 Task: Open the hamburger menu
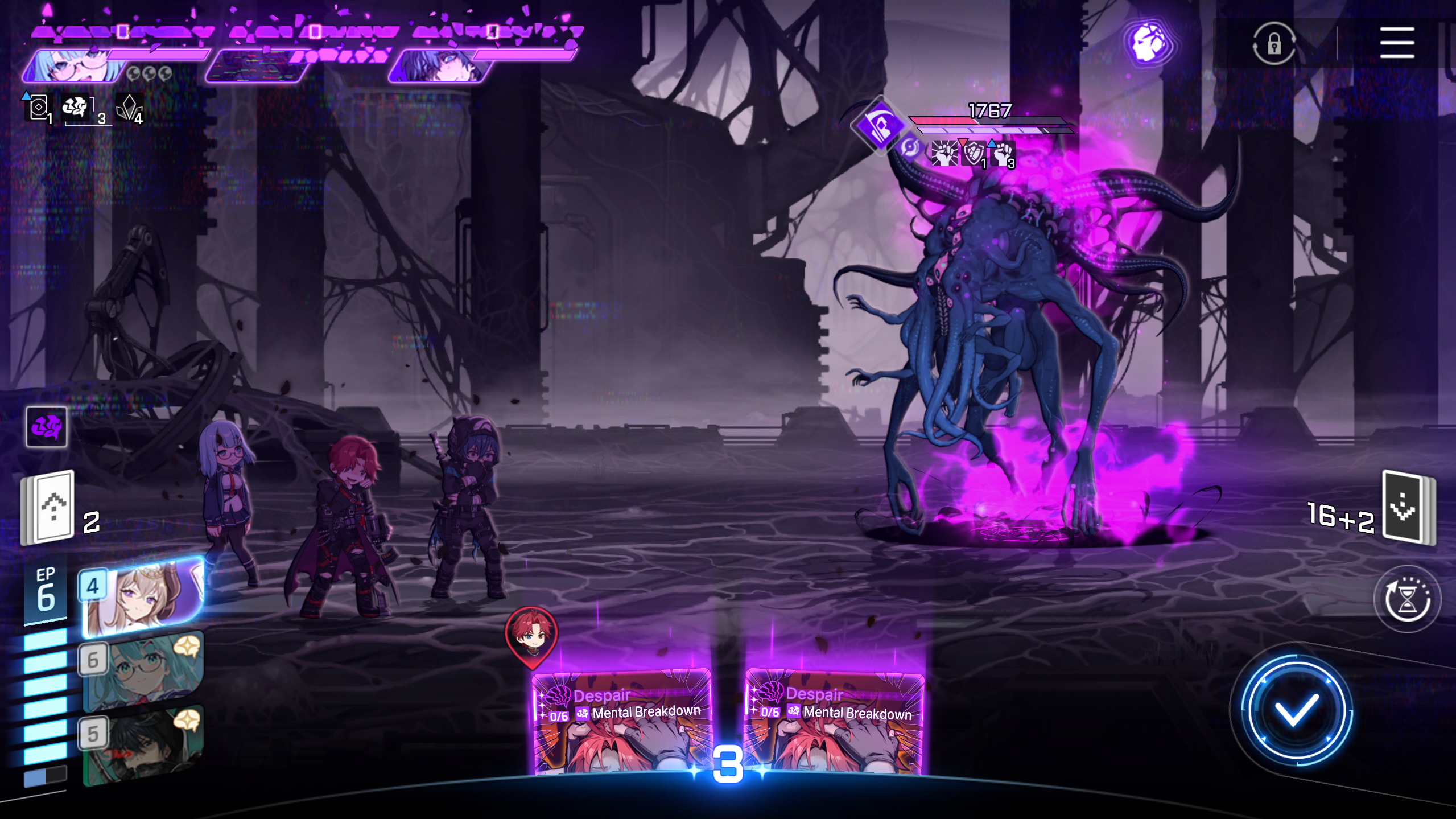1397,43
